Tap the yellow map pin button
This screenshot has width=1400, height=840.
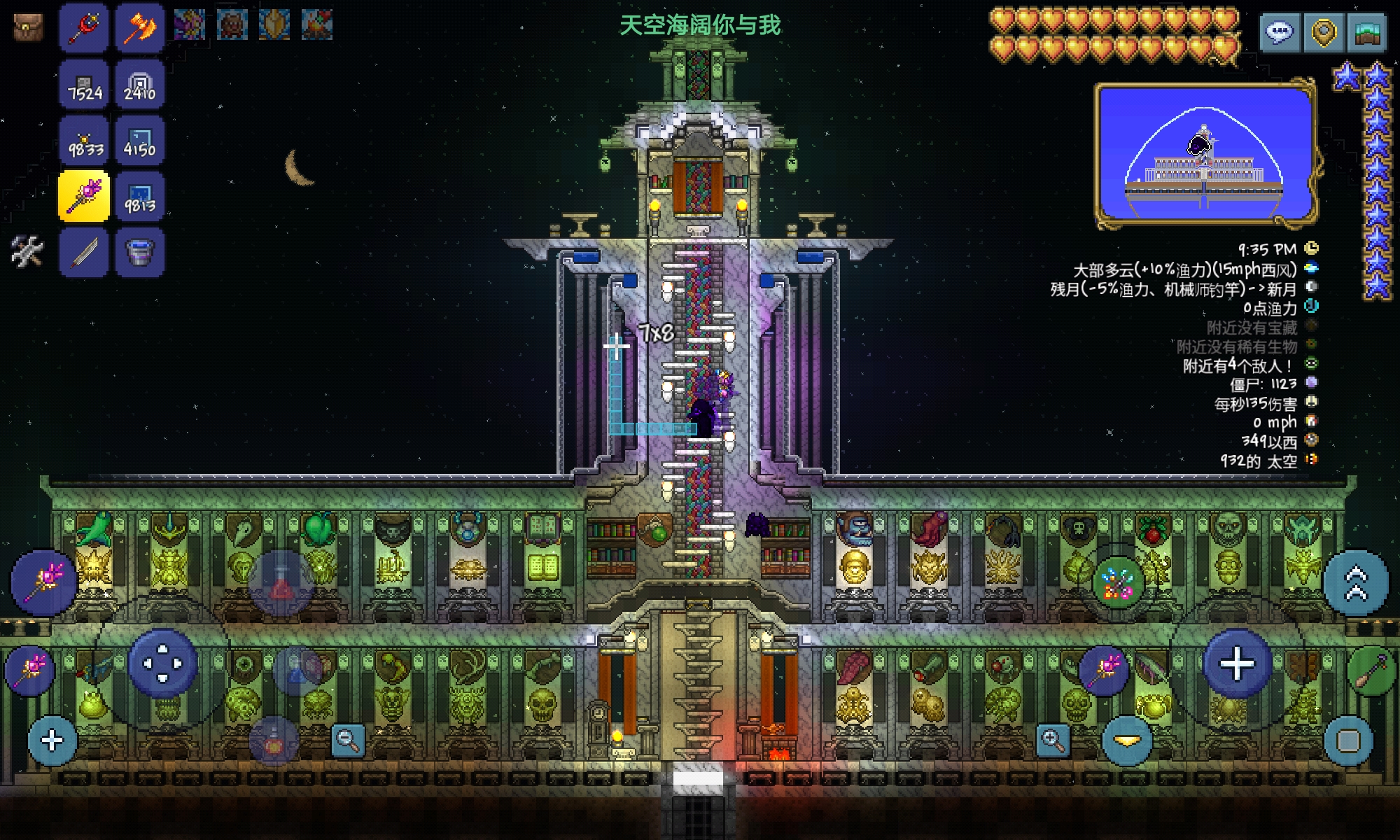[1323, 32]
